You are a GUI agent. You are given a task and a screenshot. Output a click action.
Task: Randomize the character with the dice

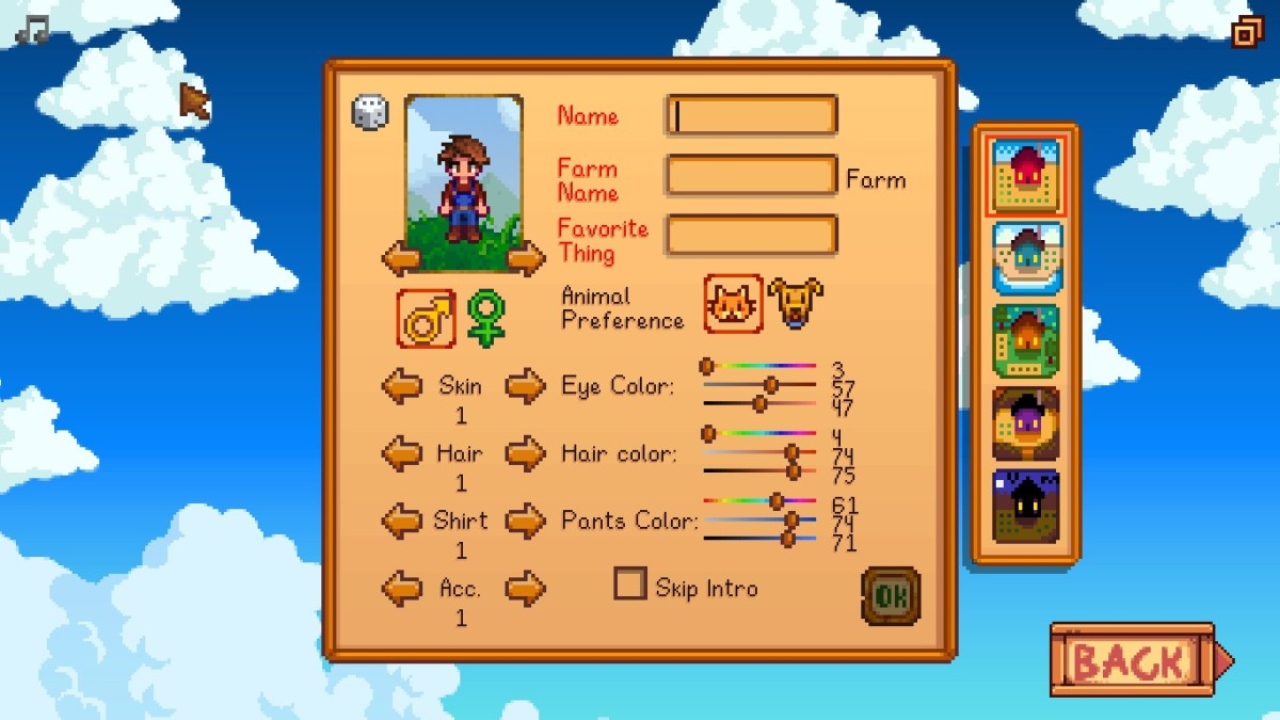(x=370, y=112)
